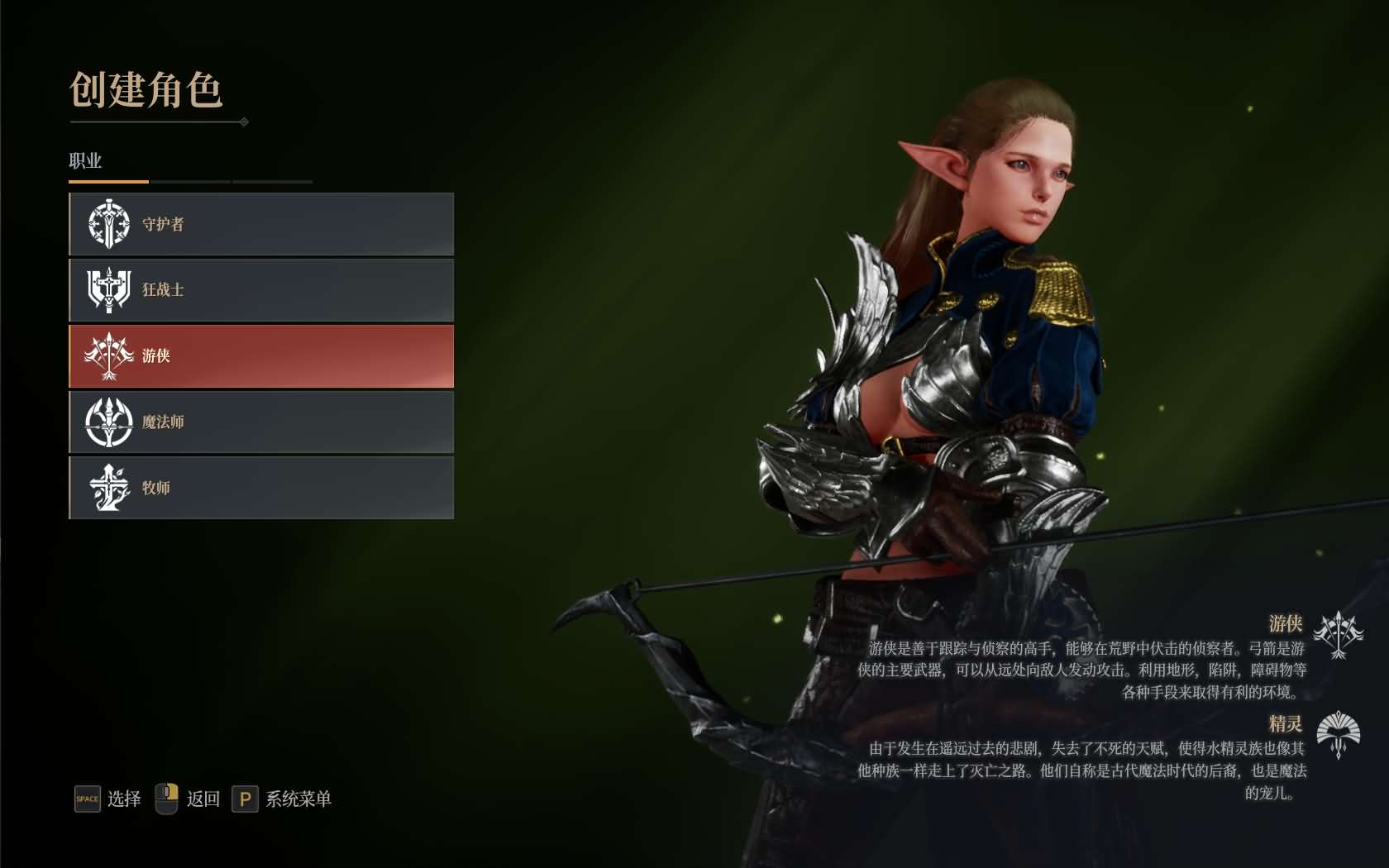
Task: Click the 狂战士 crossed axes icon
Action: 106,289
